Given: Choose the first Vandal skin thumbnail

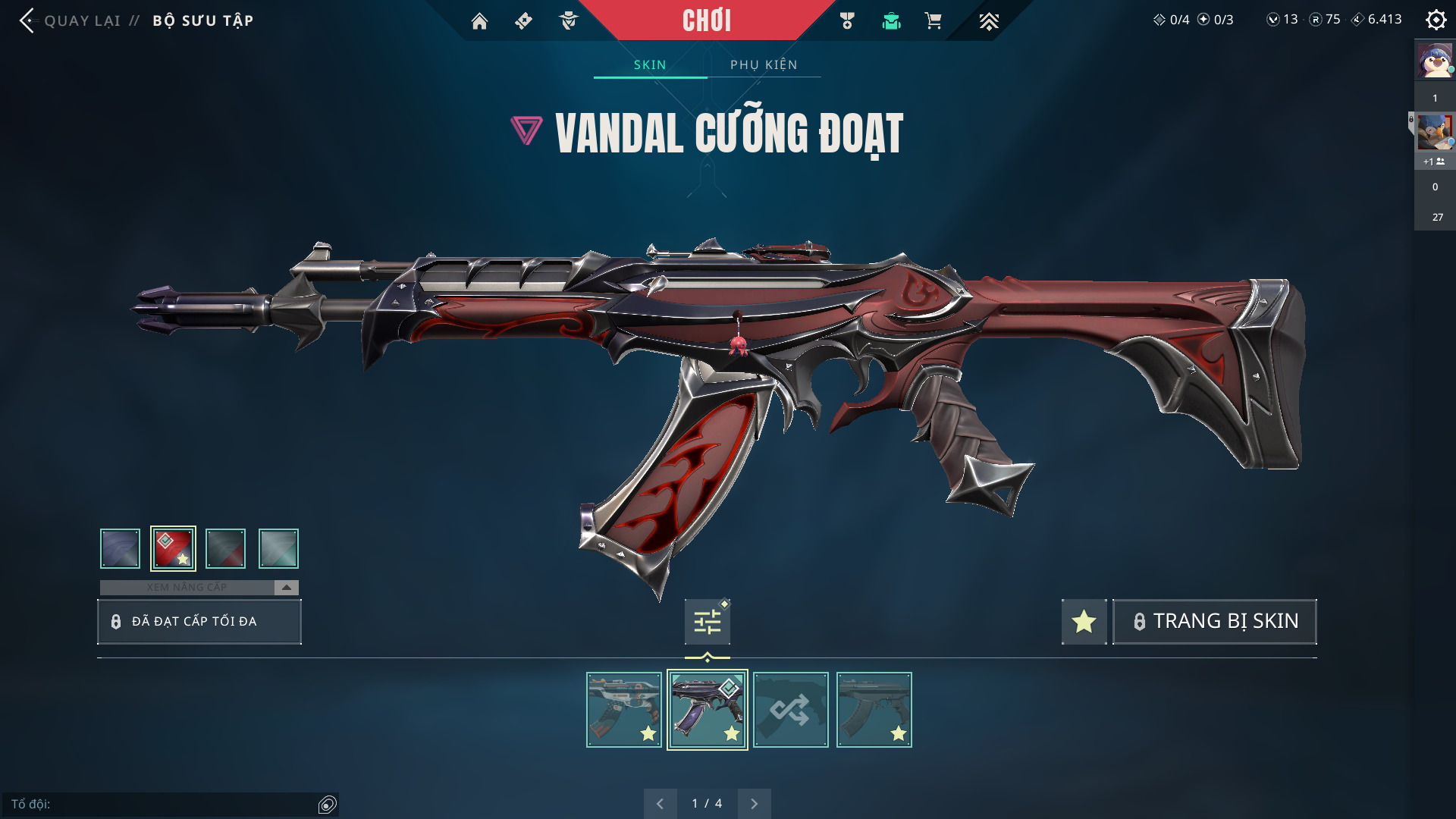Looking at the screenshot, I should pyautogui.click(x=623, y=710).
